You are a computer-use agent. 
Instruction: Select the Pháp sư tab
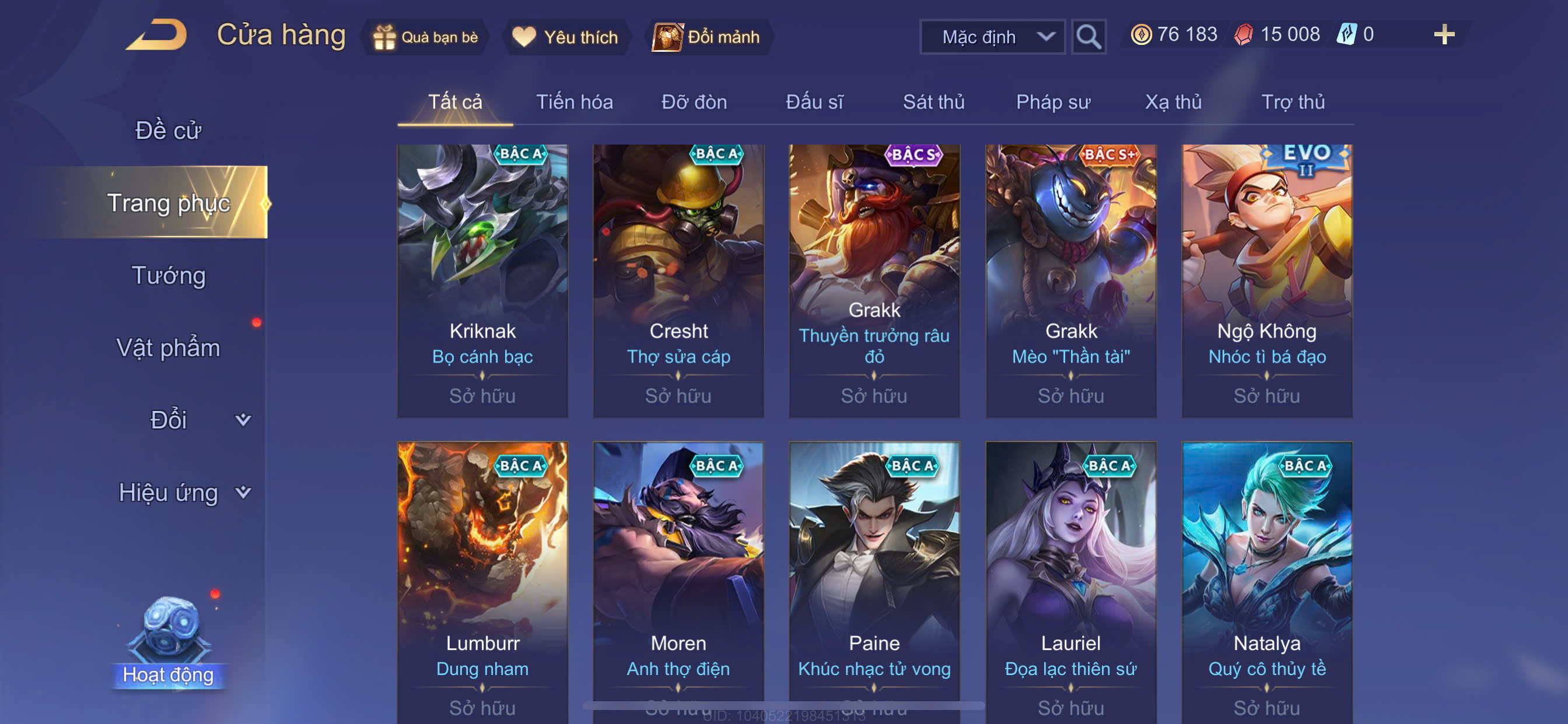click(x=1053, y=101)
